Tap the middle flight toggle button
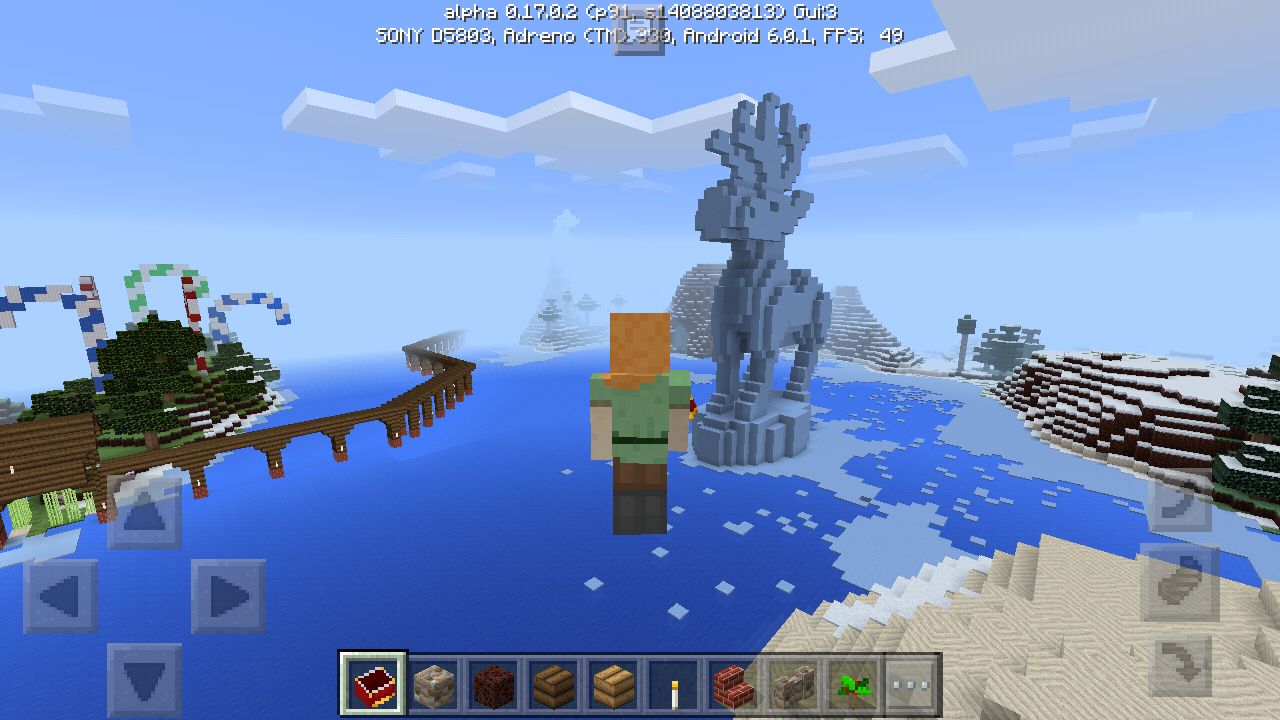Screen dimensions: 1280x720 tap(1179, 584)
